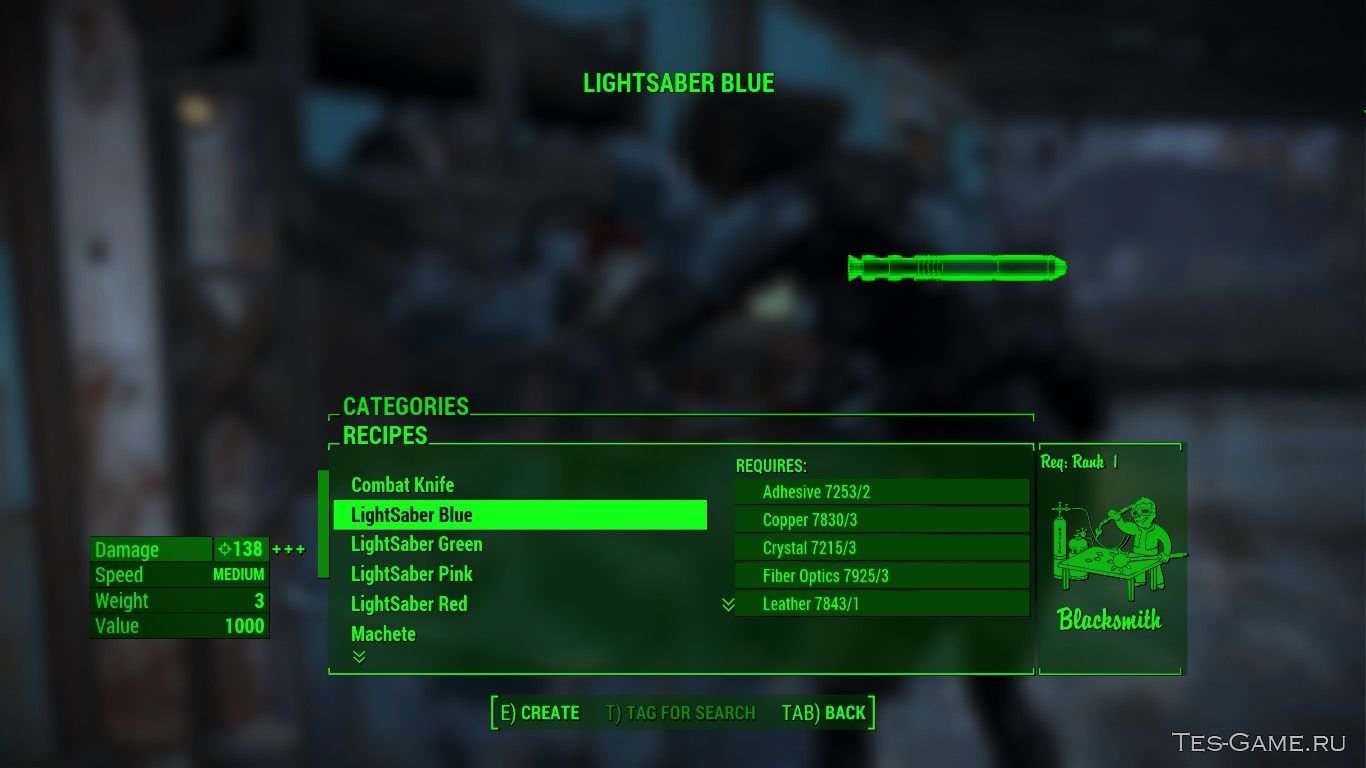Click TAG FOR SEARCH option

pyautogui.click(x=681, y=713)
